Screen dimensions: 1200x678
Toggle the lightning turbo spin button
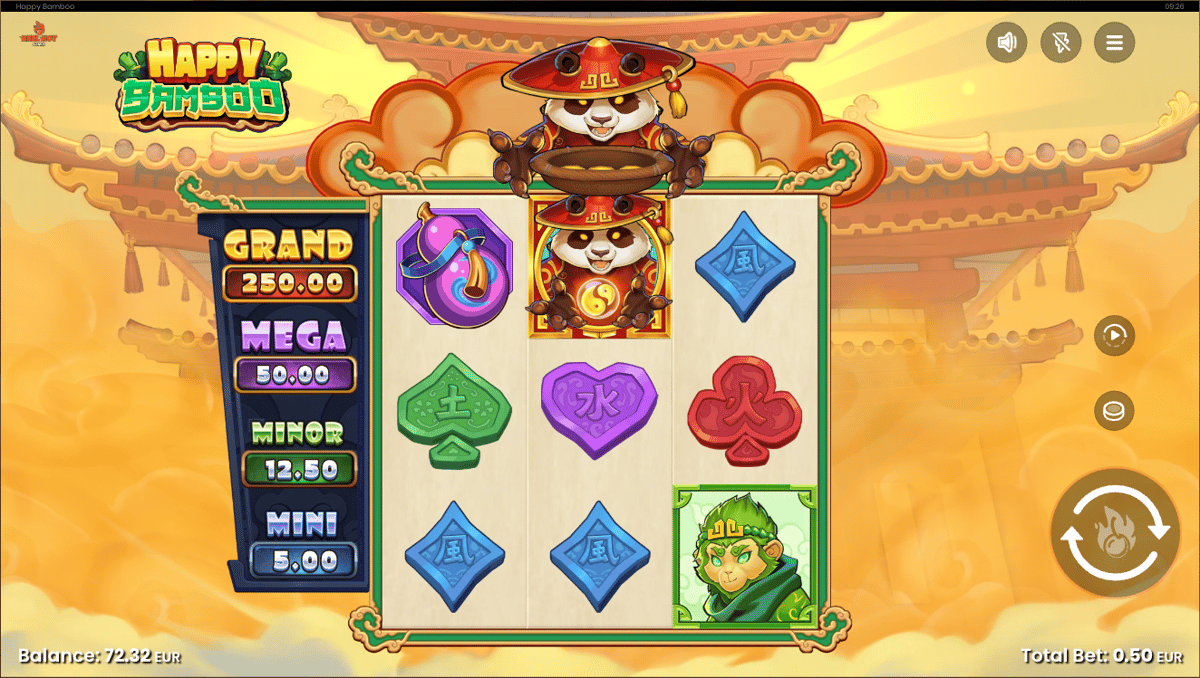[1060, 43]
